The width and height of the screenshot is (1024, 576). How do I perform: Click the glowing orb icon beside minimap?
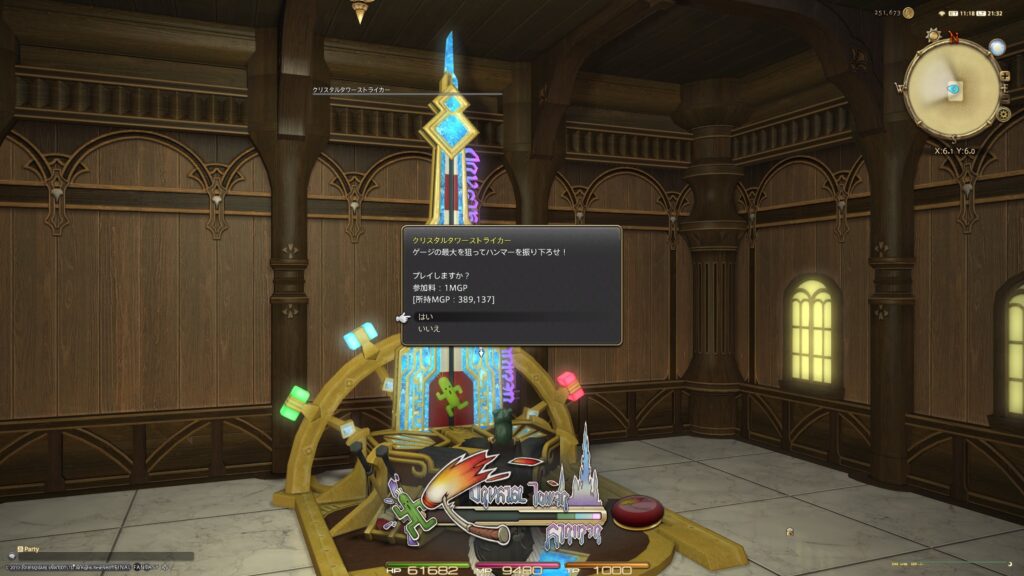pos(996,47)
